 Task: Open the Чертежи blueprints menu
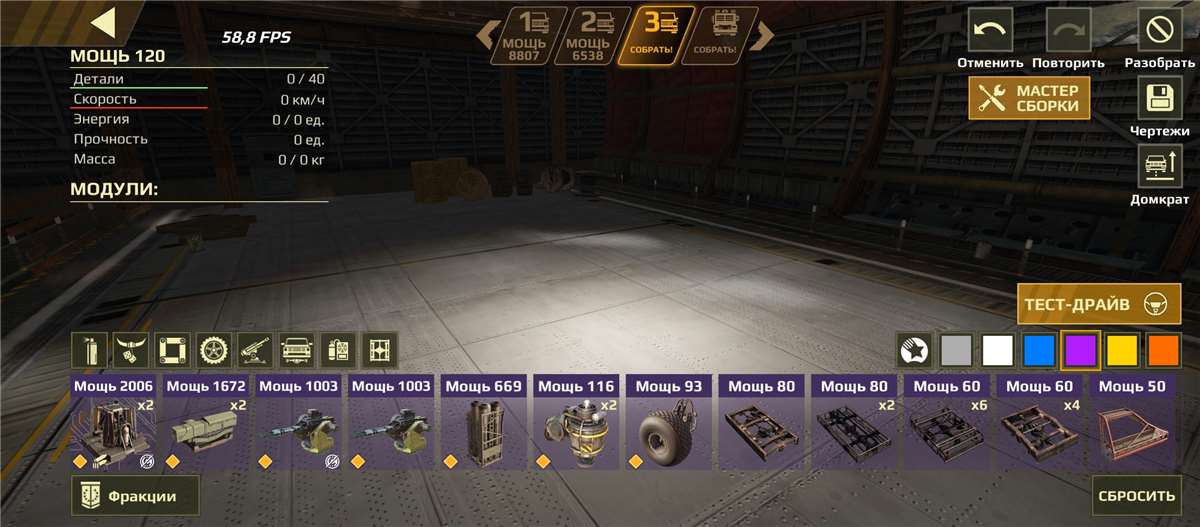[x=1160, y=99]
